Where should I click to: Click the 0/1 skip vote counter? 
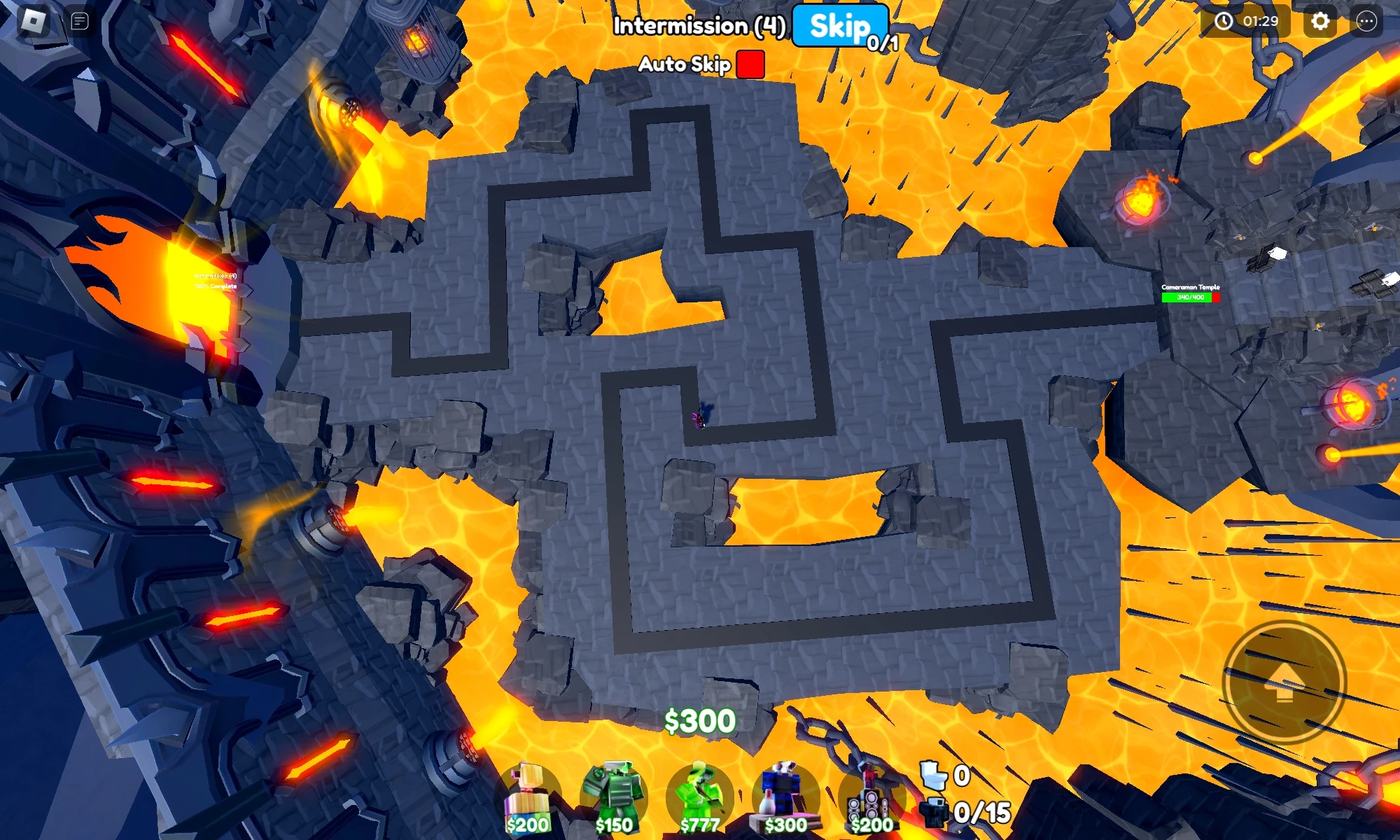pyautogui.click(x=881, y=43)
